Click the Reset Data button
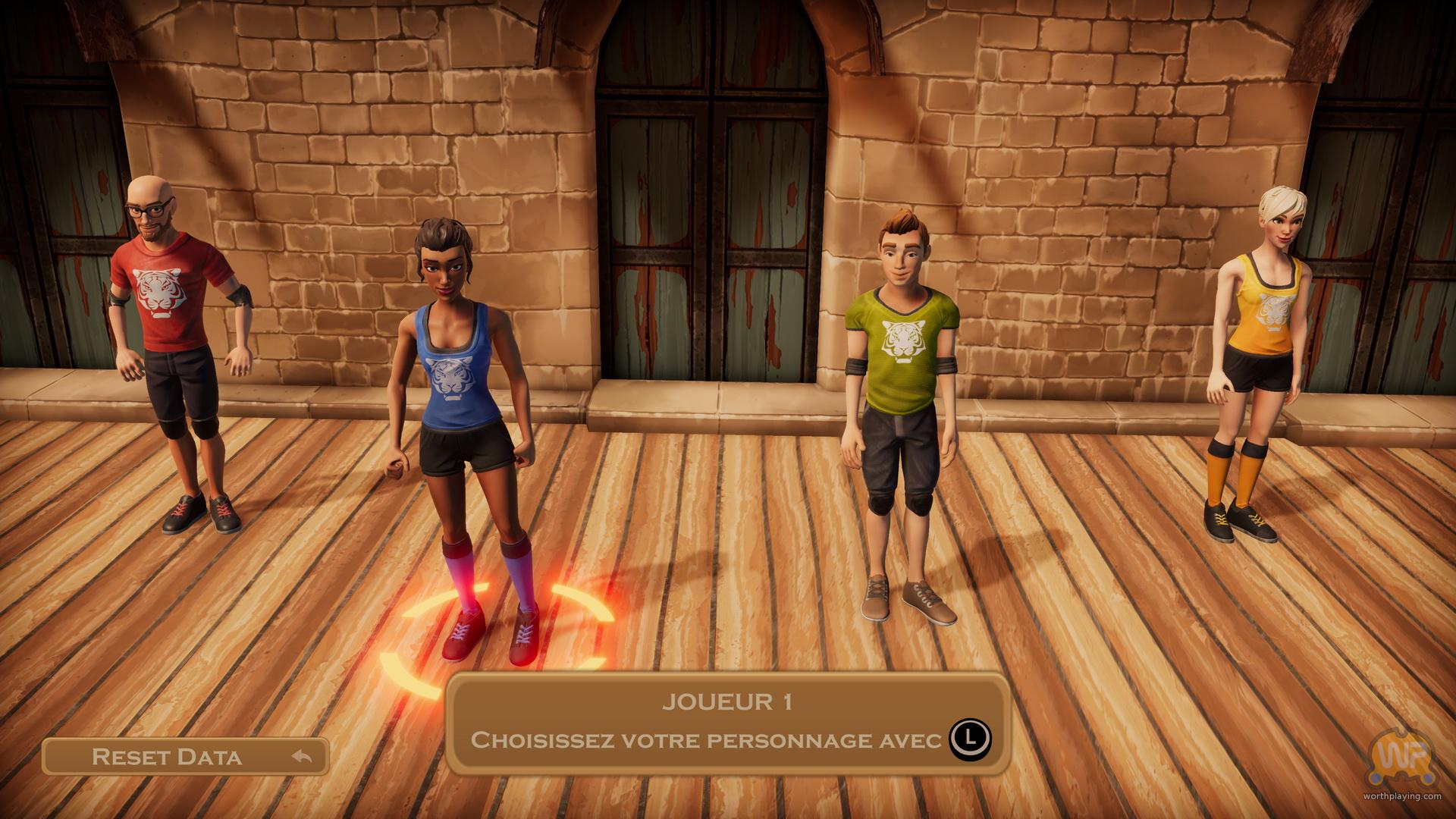This screenshot has width=1456, height=819. click(185, 756)
